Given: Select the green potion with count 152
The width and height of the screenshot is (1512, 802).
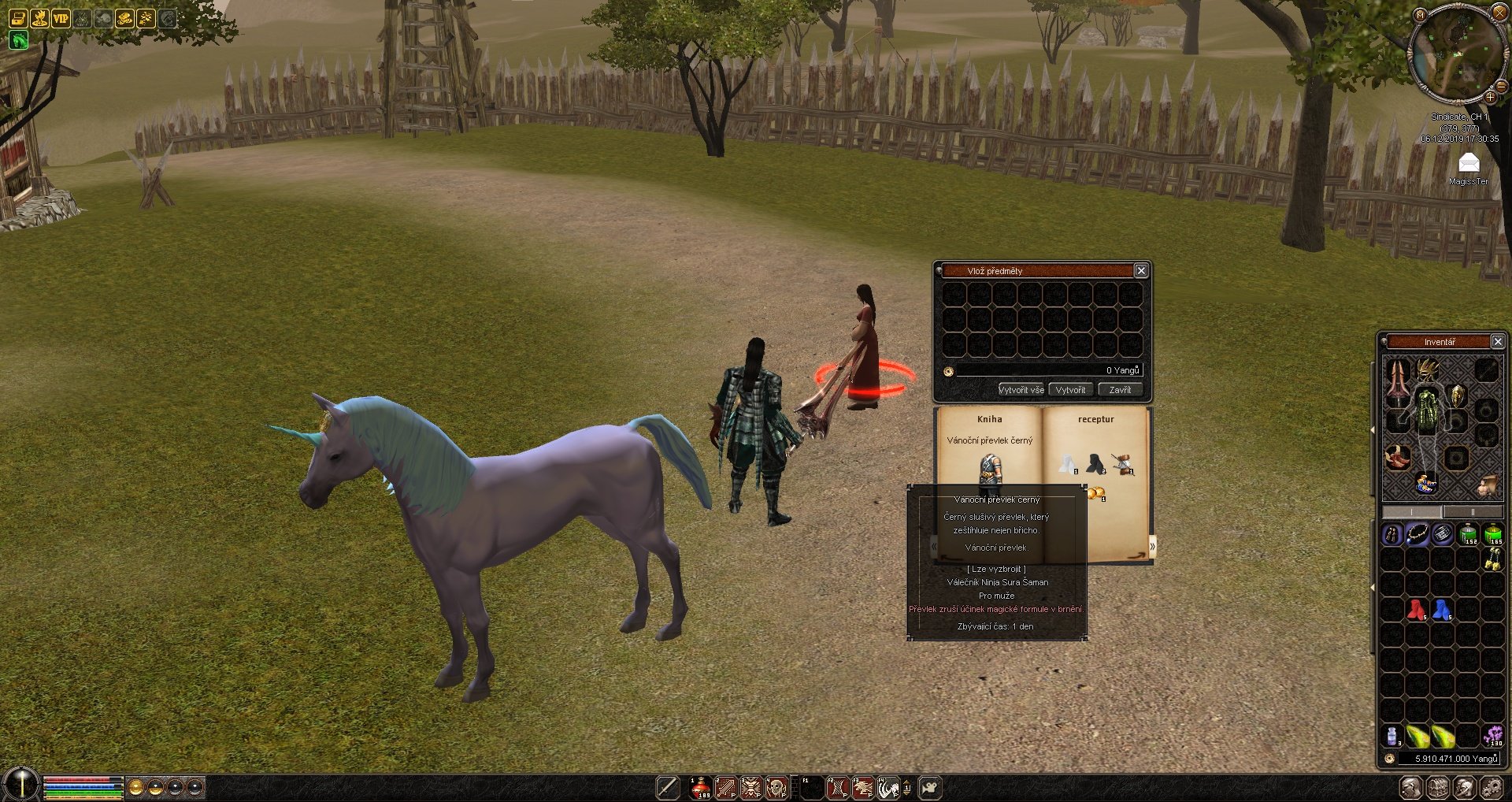Looking at the screenshot, I should coord(1468,534).
